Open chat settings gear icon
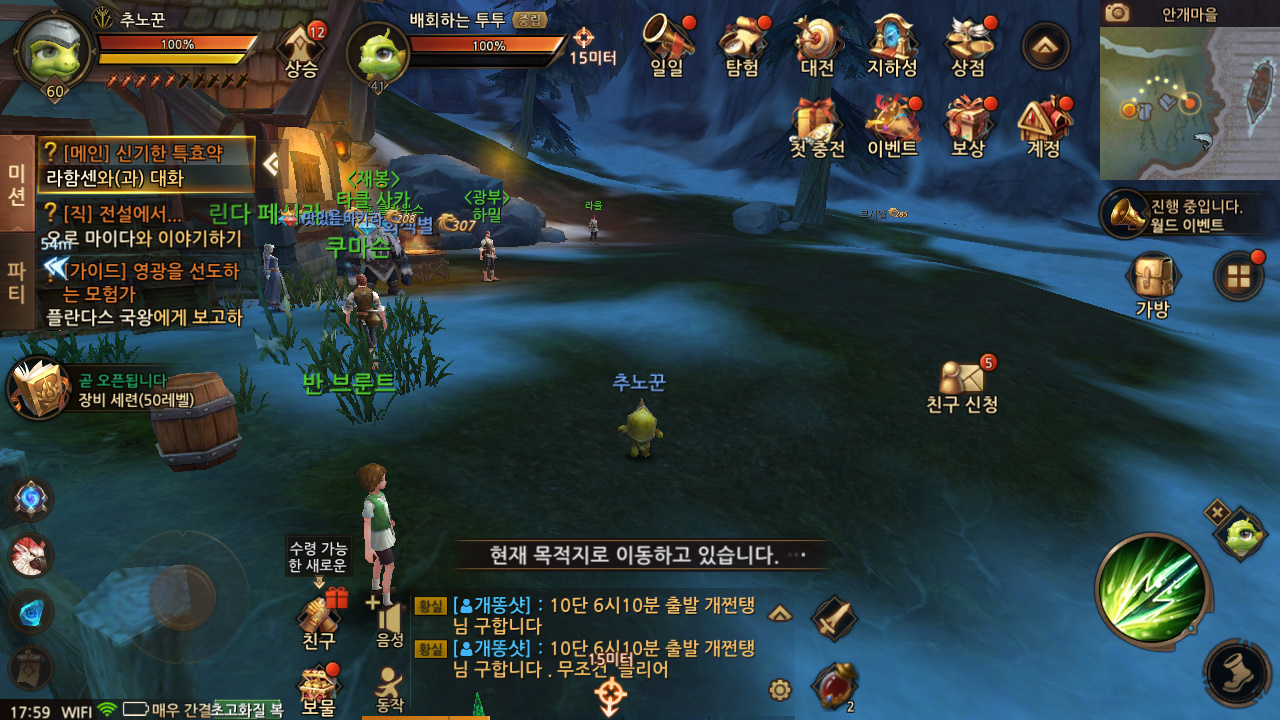 pyautogui.click(x=780, y=689)
